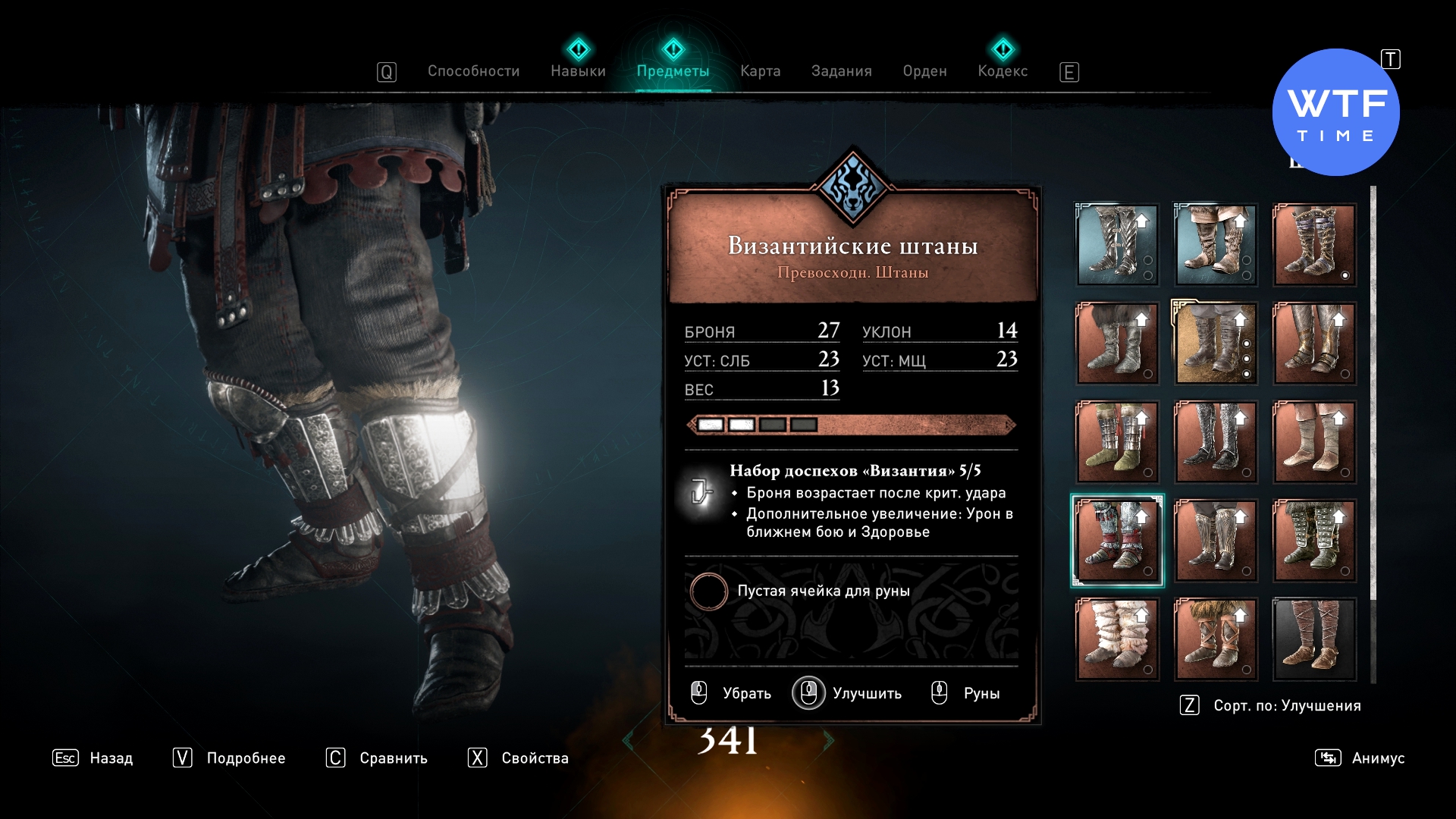Go back with the Назад button
The image size is (1456, 819).
pyautogui.click(x=93, y=758)
